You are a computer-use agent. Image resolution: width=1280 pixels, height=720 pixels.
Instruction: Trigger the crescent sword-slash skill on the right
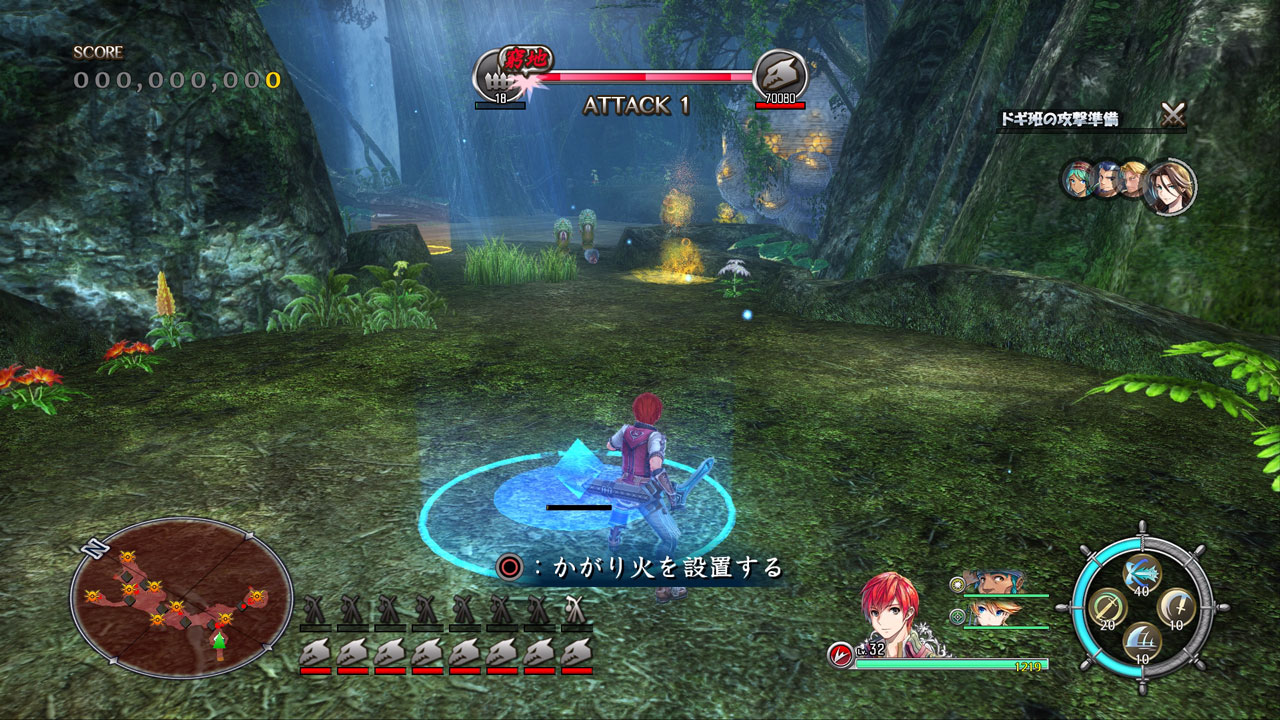[1176, 606]
